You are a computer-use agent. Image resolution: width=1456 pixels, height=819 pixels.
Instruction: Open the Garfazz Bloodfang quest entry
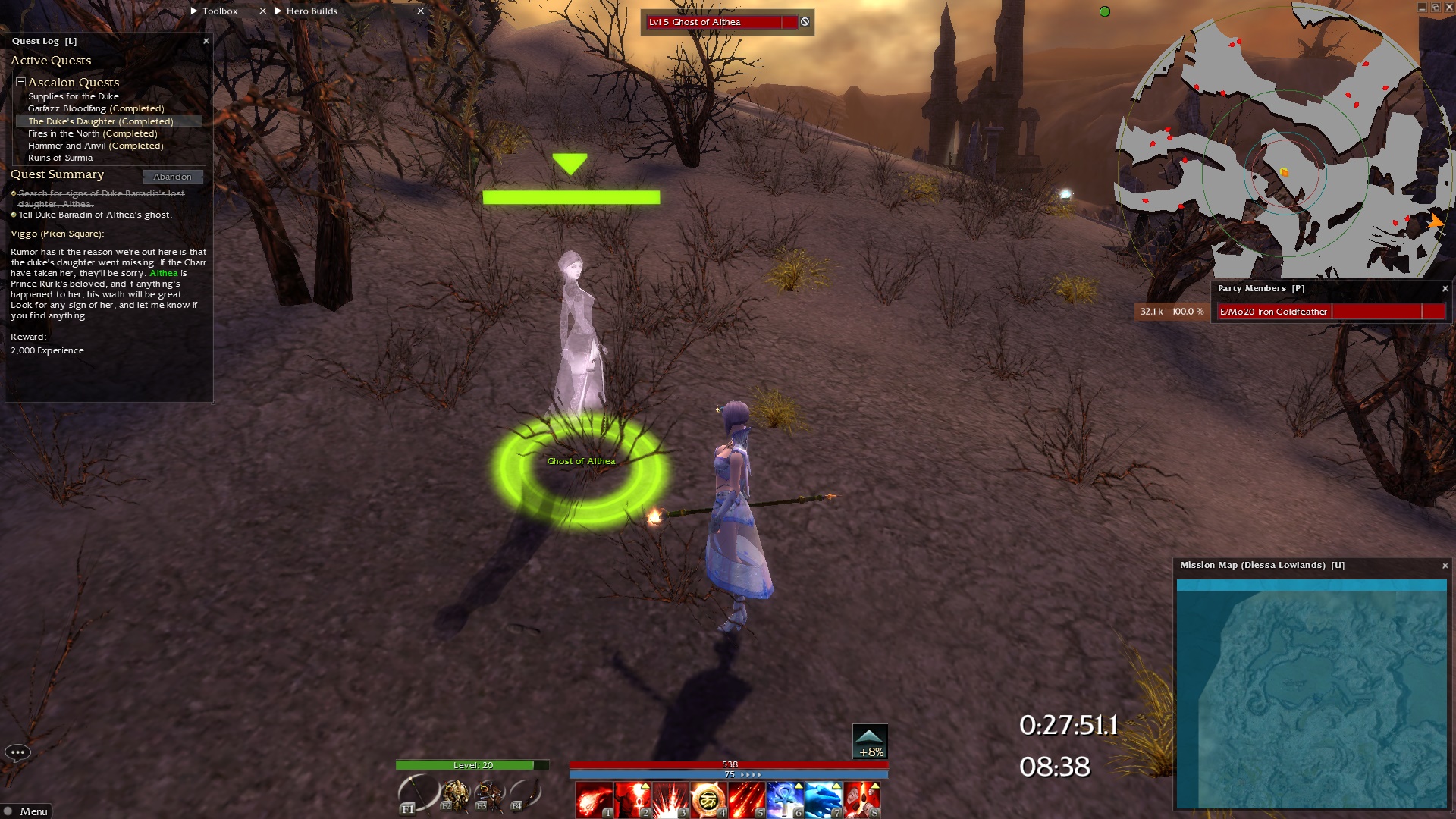pos(96,108)
